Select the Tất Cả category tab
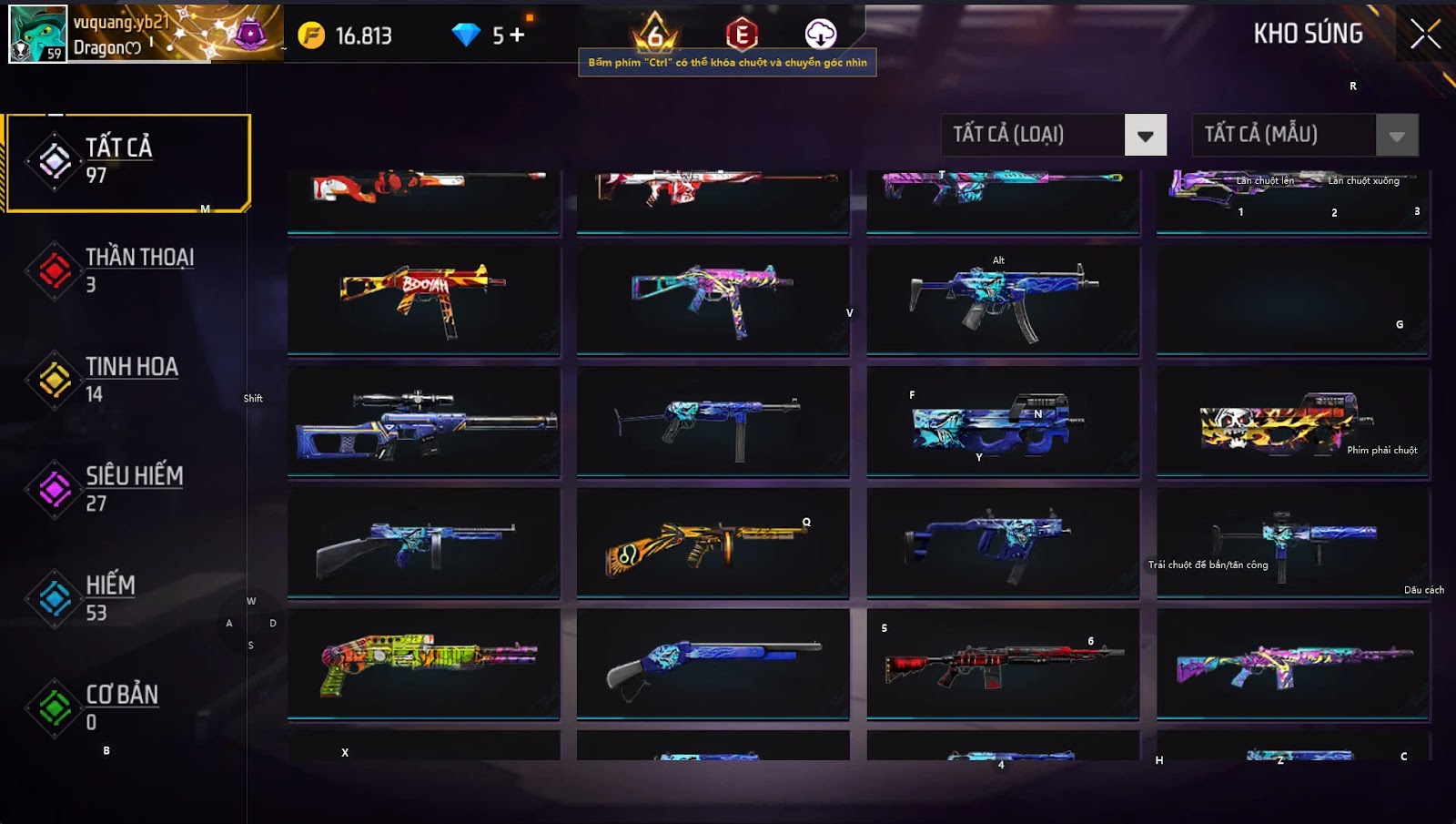Screen dimensions: 1456x824 (x=128, y=162)
